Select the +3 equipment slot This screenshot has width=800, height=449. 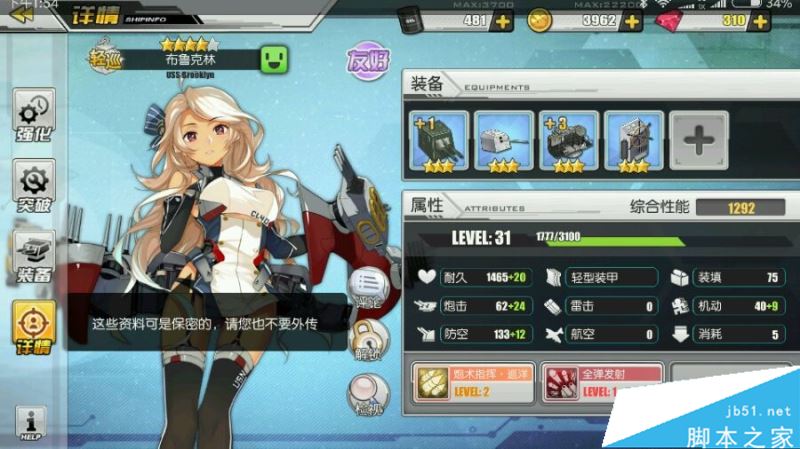click(568, 140)
